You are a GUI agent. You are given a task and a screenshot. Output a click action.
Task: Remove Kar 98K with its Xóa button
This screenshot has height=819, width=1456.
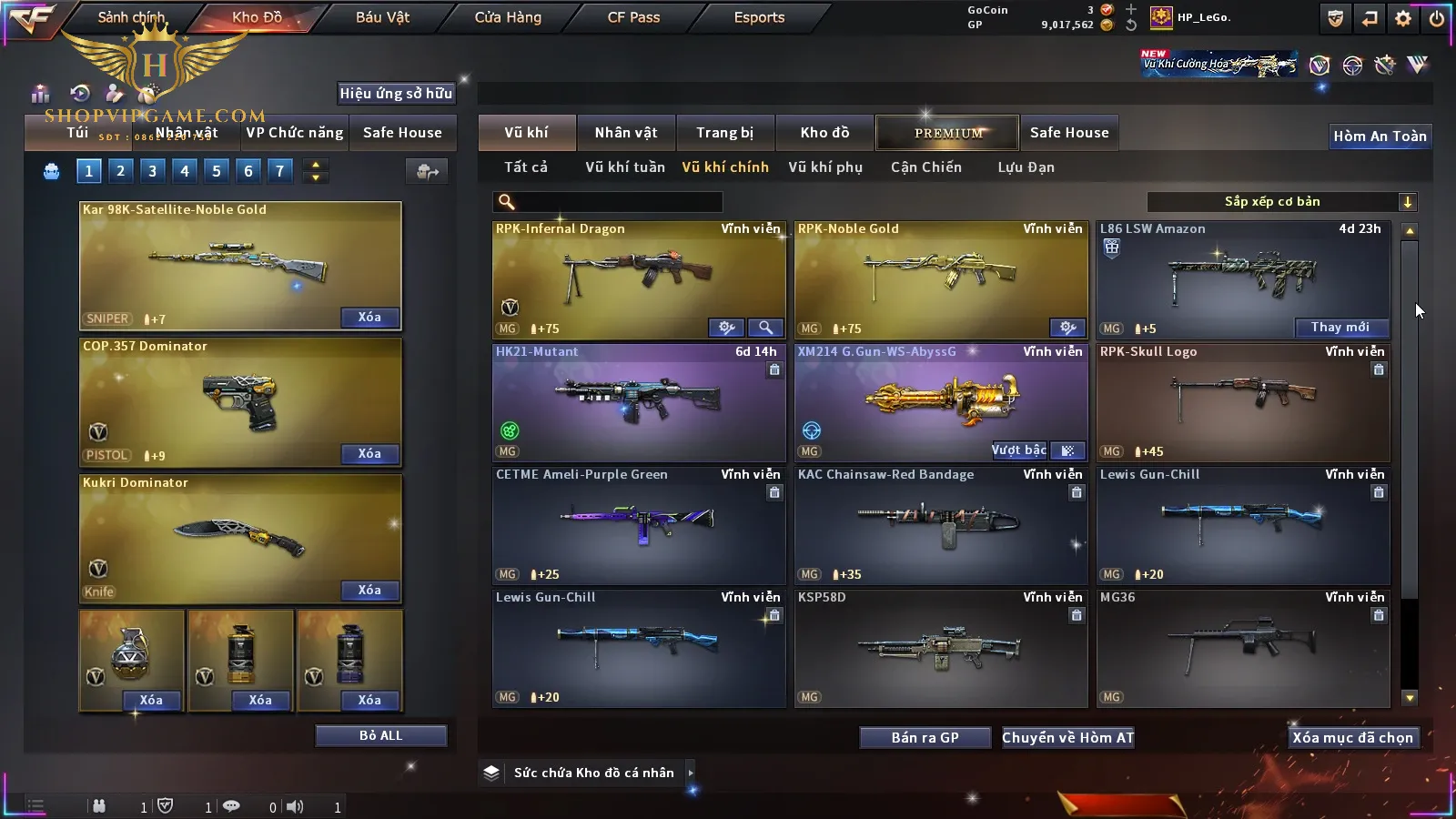click(x=369, y=318)
